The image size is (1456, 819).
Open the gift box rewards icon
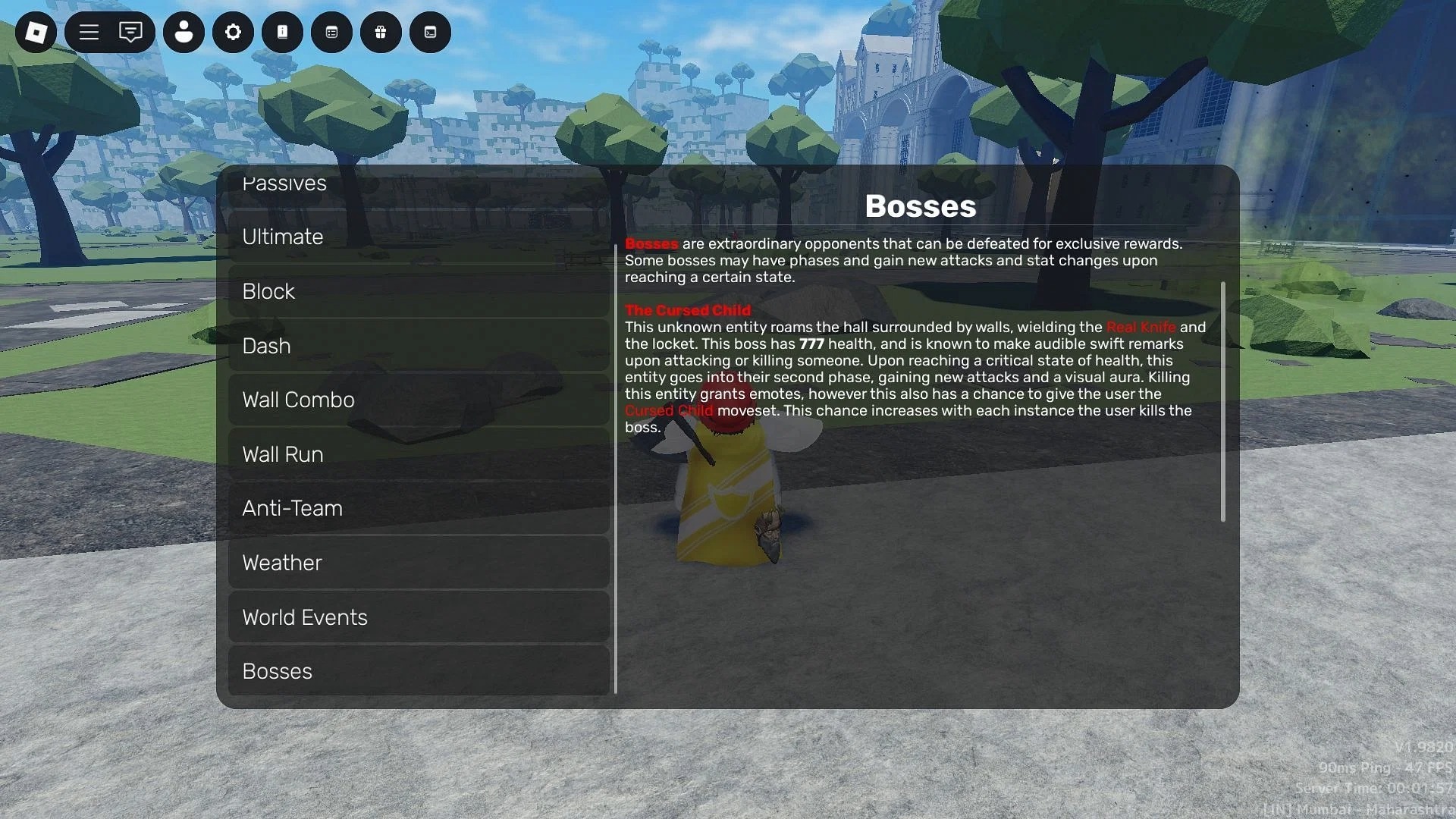[x=381, y=32]
